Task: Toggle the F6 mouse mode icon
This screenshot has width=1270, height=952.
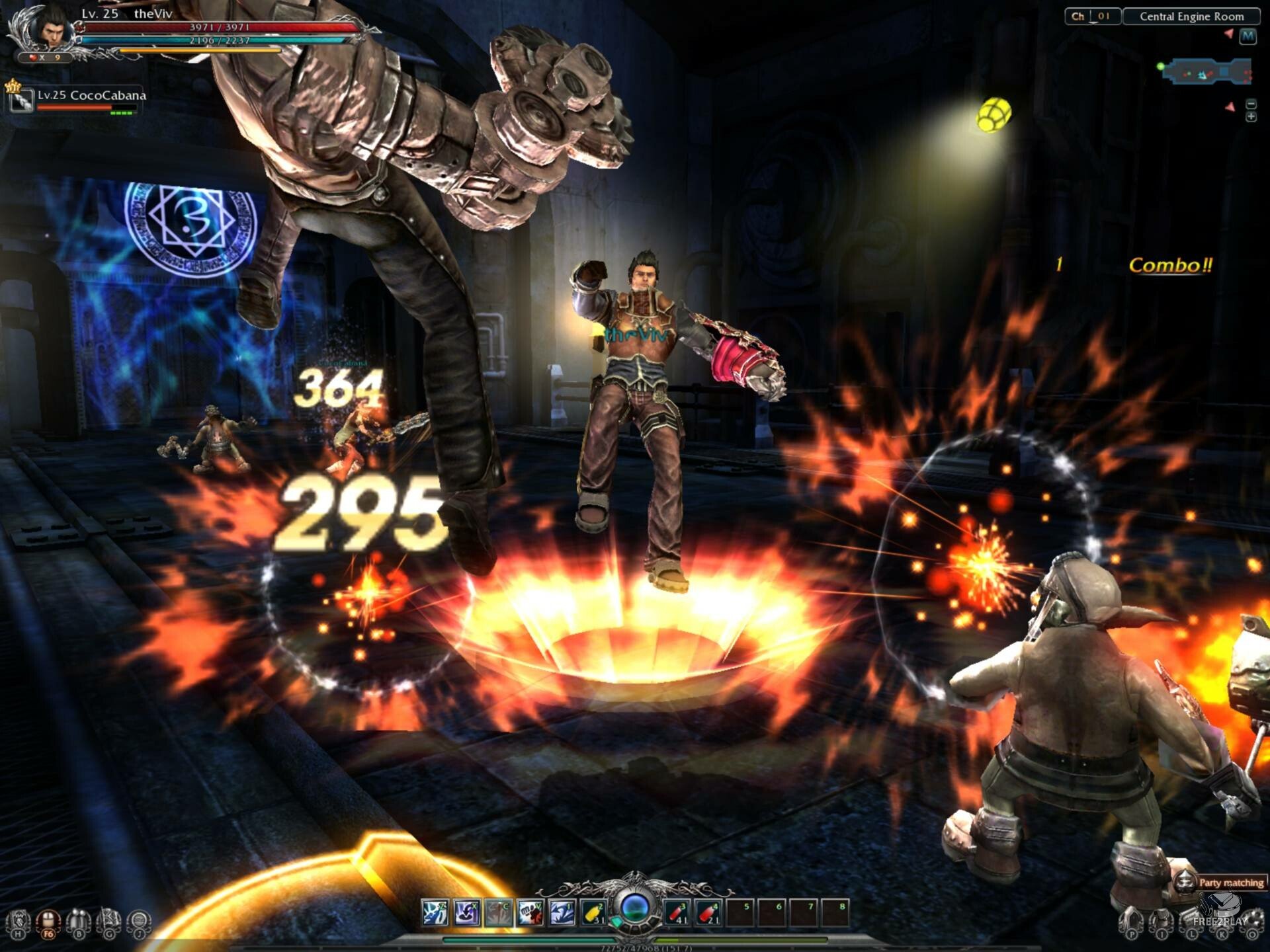Action: click(48, 922)
